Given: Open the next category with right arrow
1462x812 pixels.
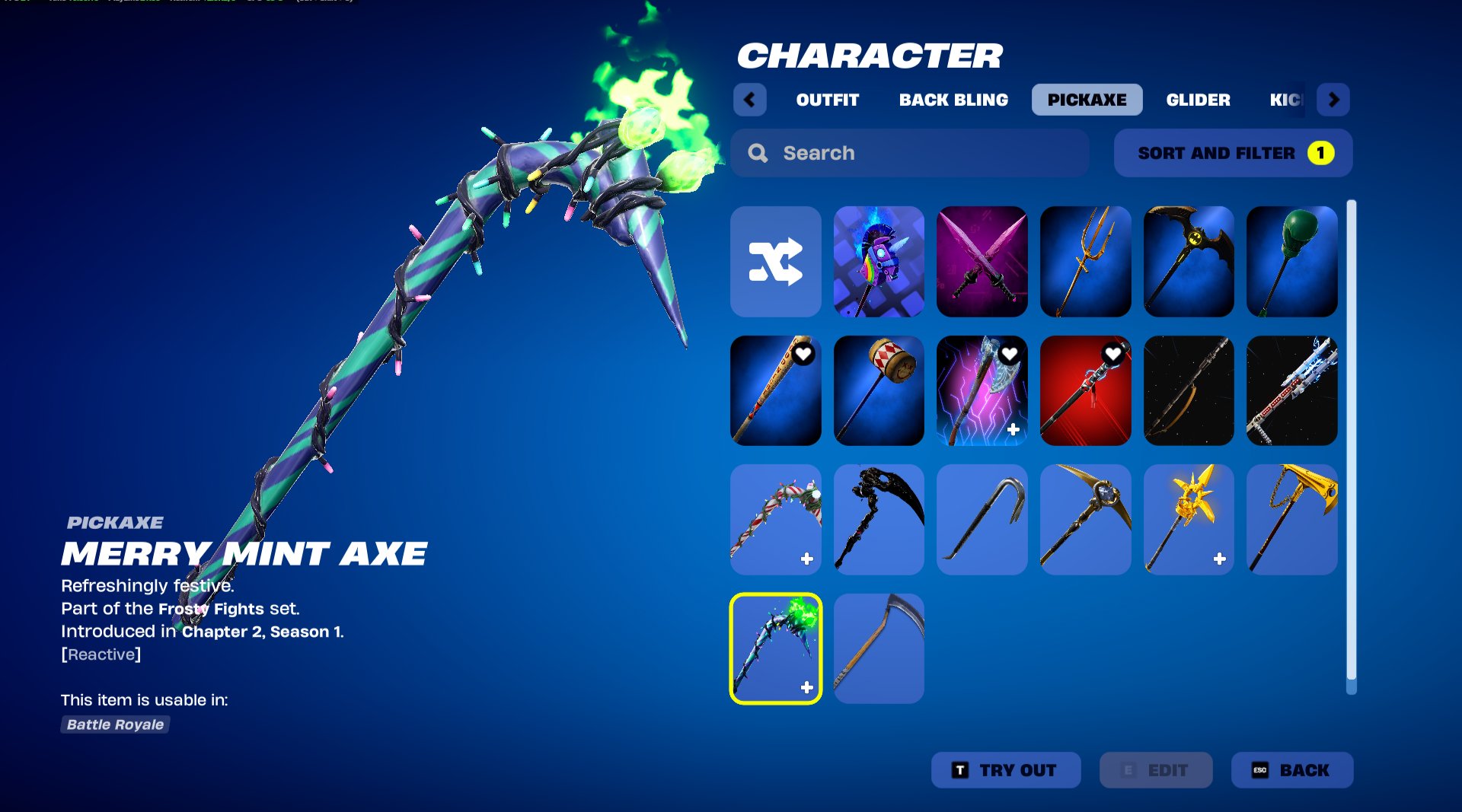Looking at the screenshot, I should click(x=1333, y=99).
